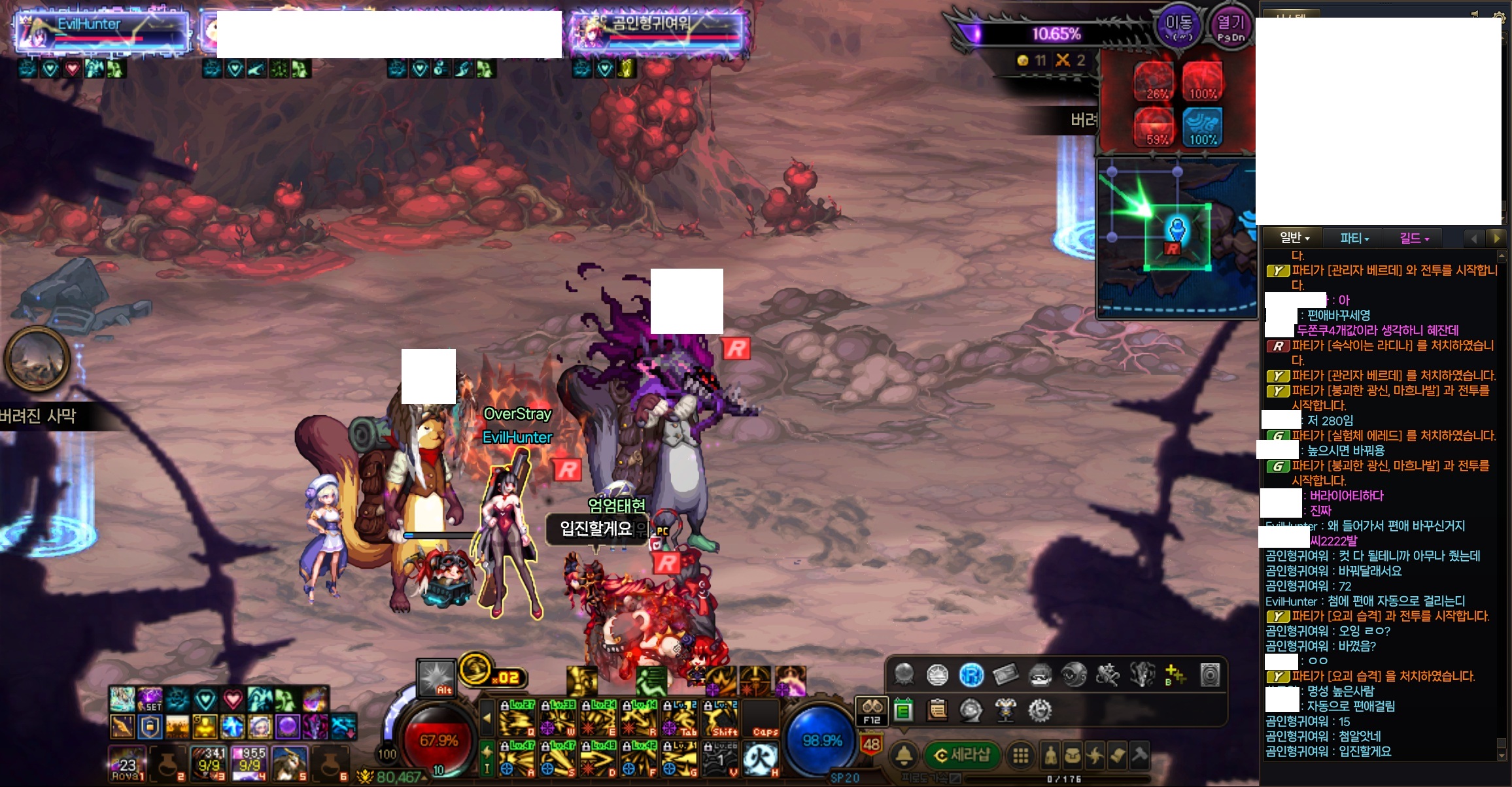Open the character info silhouette icon
Image resolution: width=1512 pixels, height=787 pixels.
tap(1050, 756)
